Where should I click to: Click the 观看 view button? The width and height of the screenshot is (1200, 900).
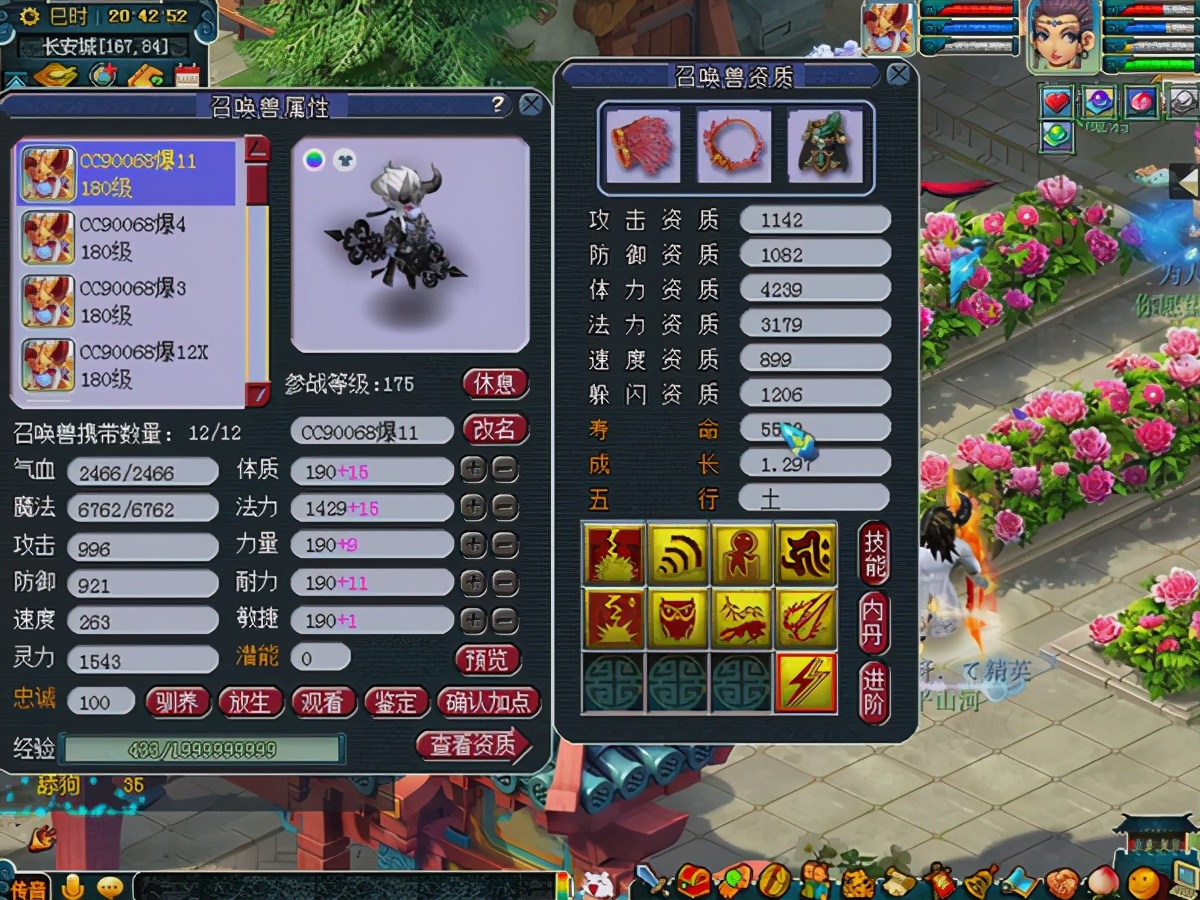pyautogui.click(x=323, y=702)
